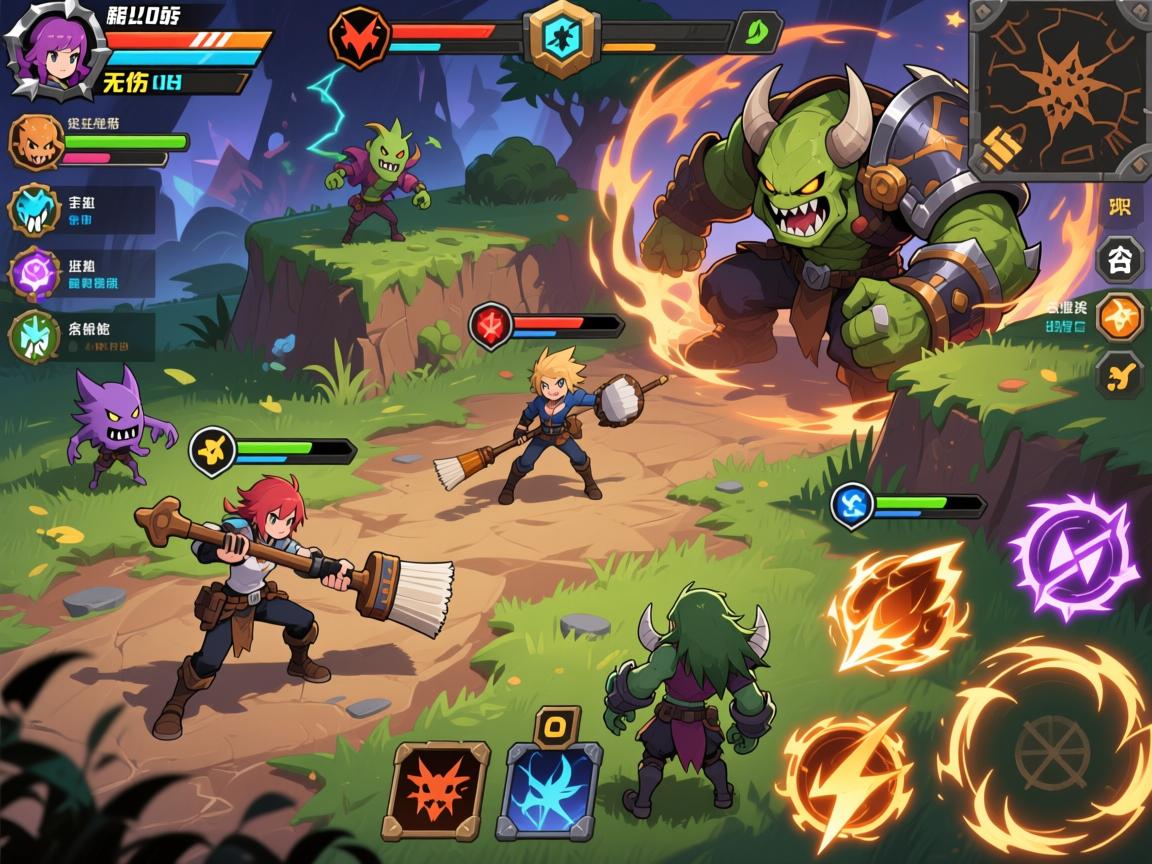
Task: Select the purple orb party member icon
Action: point(36,273)
